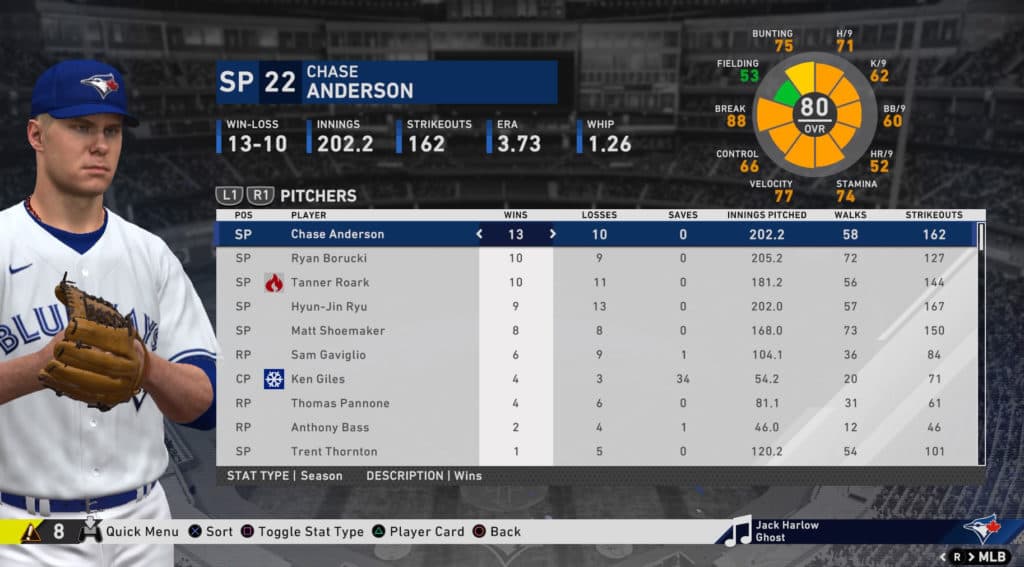The width and height of the screenshot is (1024, 567).
Task: Select Thomas Pannone's row
Action: coord(340,403)
